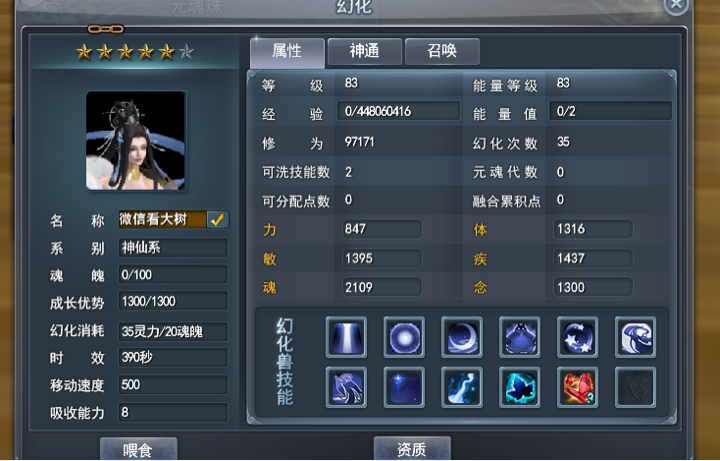720x461 pixels.
Task: Choose the starry night sky skill
Action: point(404,387)
